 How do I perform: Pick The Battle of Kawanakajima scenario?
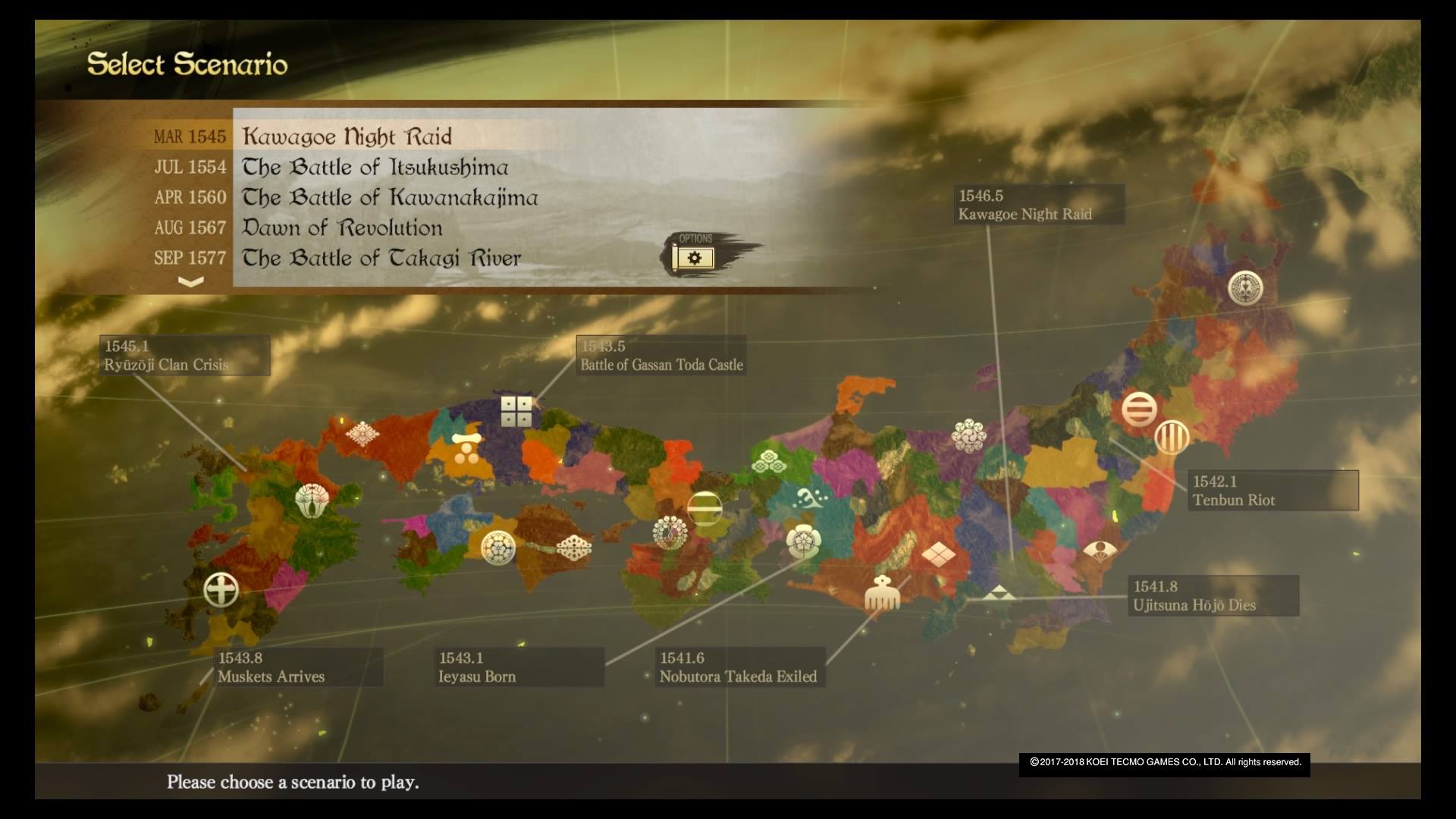(x=389, y=197)
